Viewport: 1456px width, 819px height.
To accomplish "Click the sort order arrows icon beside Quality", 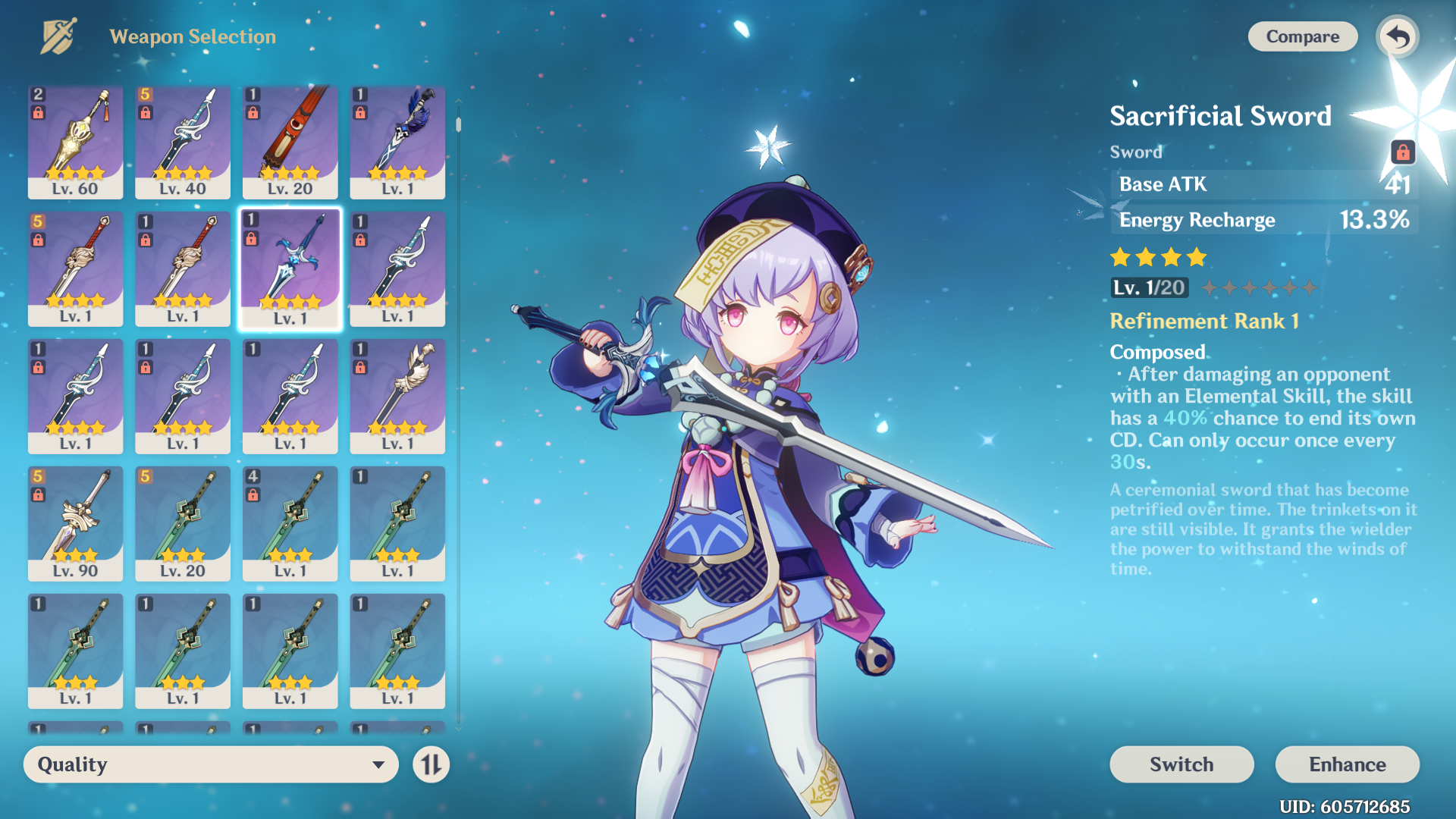I will pos(430,764).
